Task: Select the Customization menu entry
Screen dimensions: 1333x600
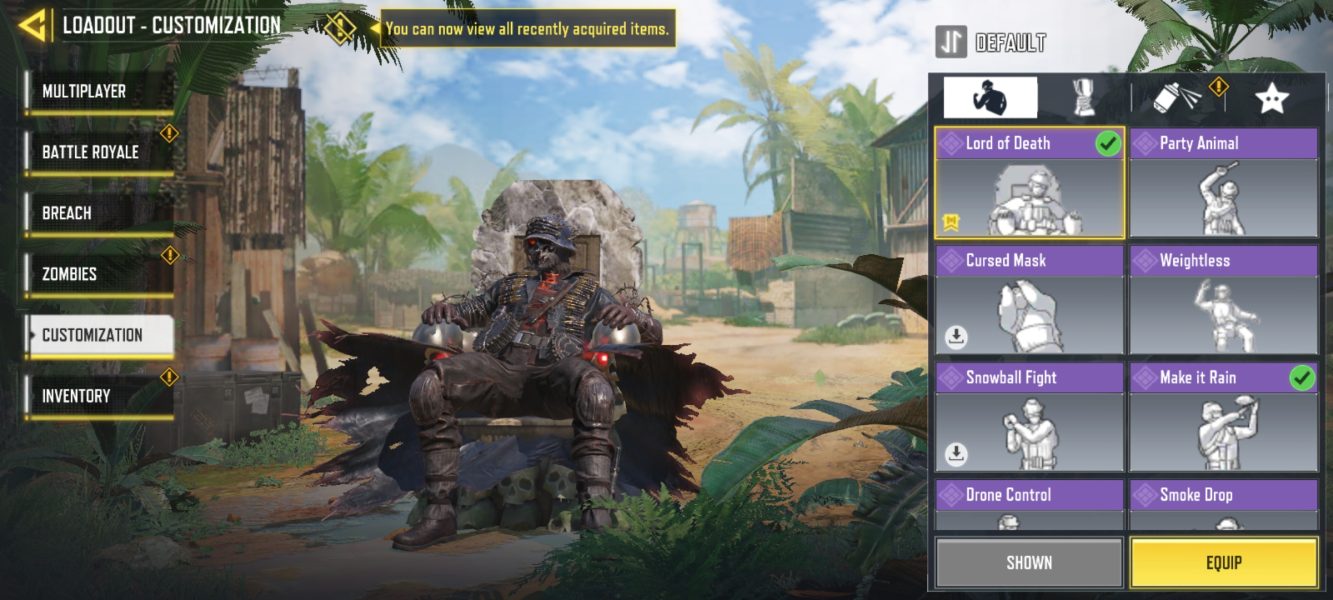Action: [98, 336]
